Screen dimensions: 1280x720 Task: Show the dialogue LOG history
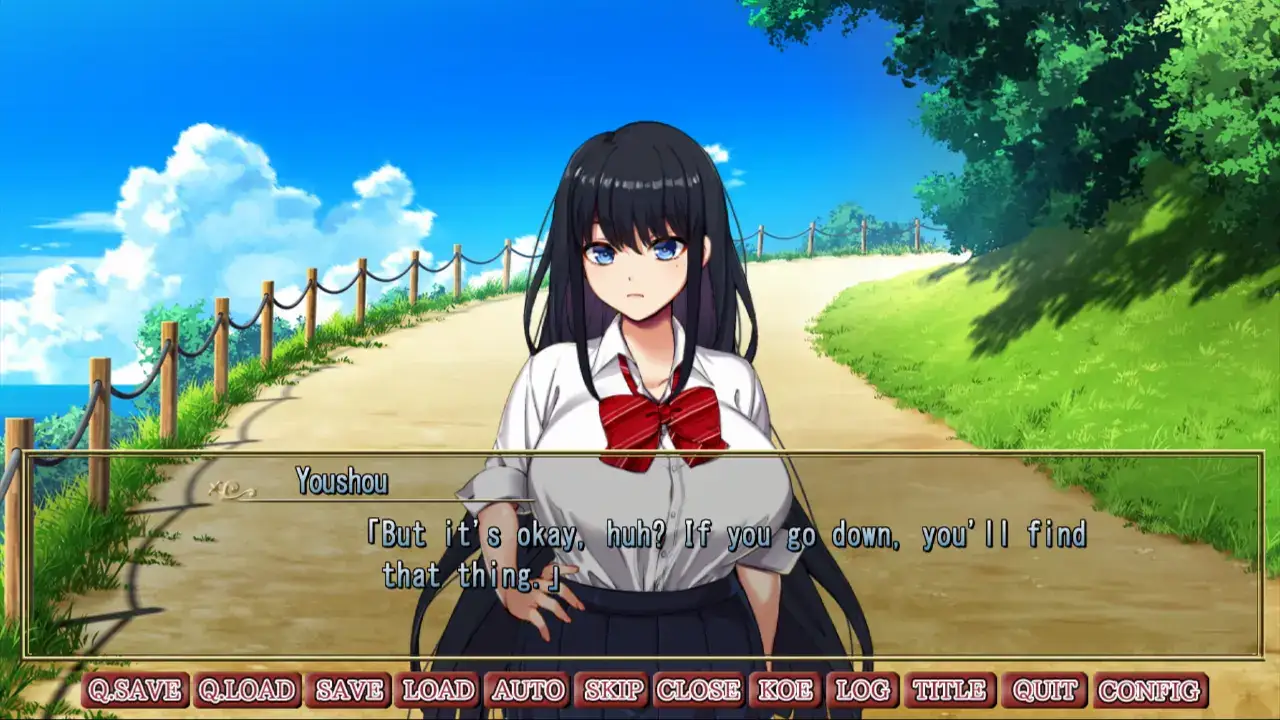click(862, 690)
